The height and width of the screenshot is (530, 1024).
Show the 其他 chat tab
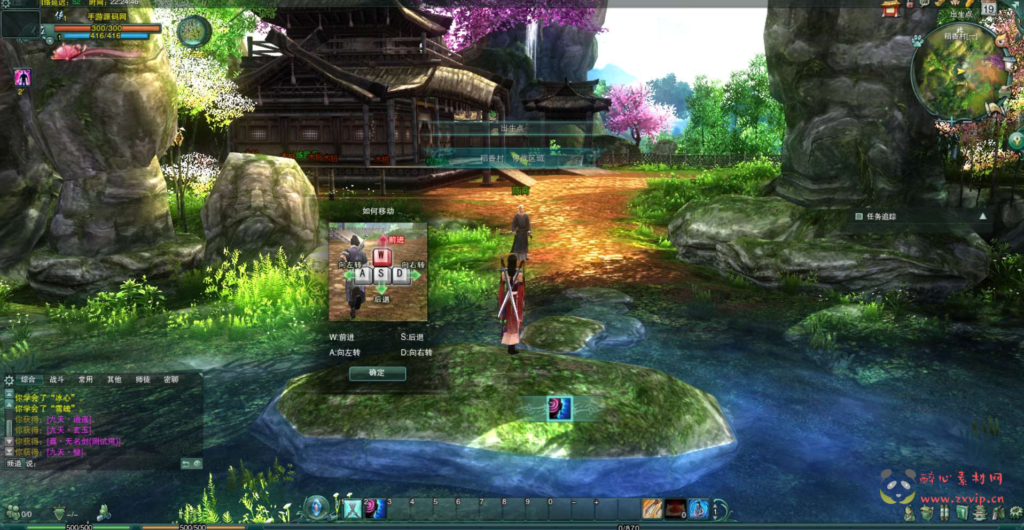[114, 380]
